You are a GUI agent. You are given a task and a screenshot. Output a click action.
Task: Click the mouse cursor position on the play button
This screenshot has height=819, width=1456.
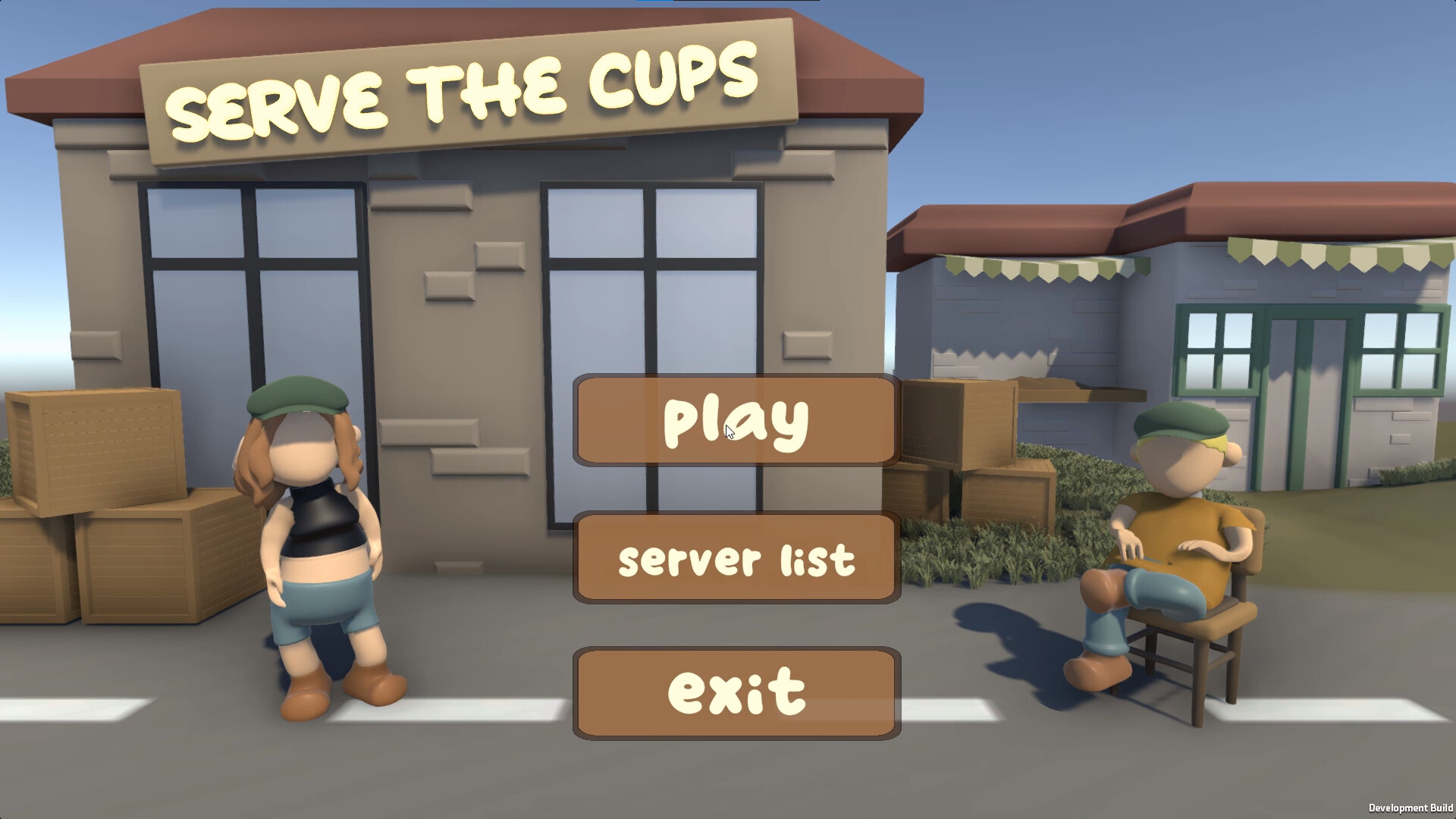pos(728,431)
